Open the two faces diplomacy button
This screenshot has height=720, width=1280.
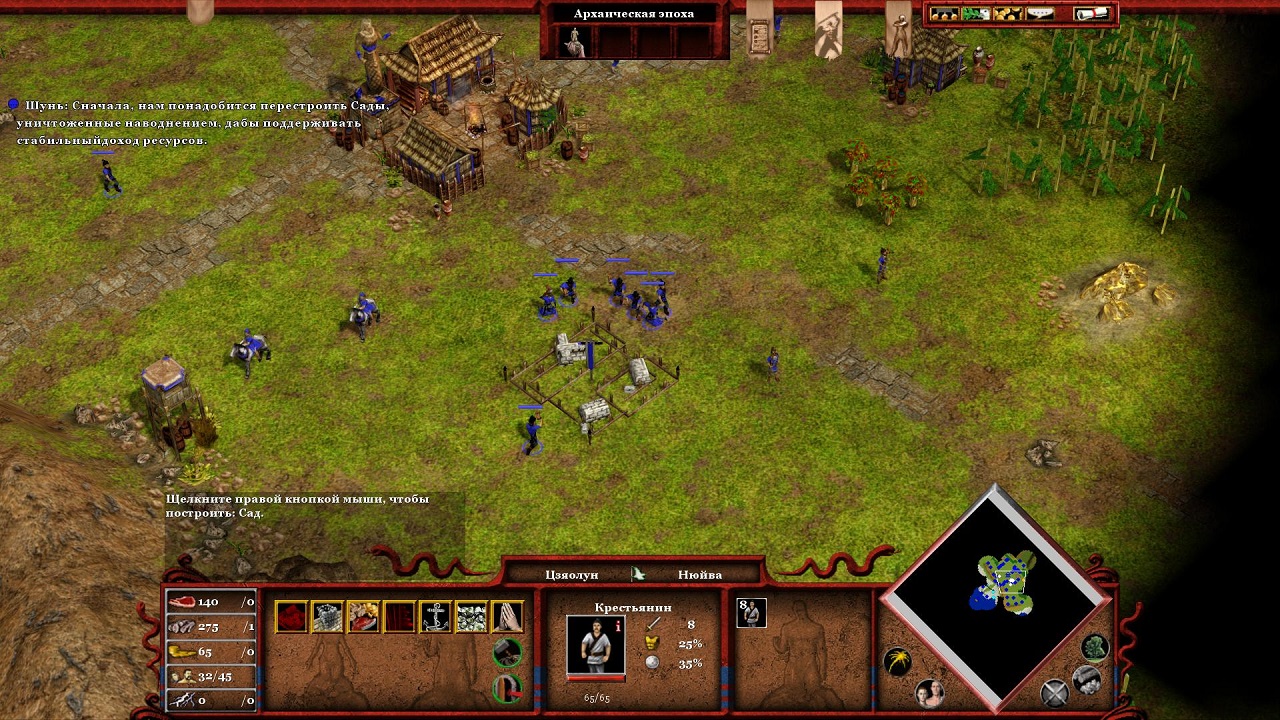point(930,693)
